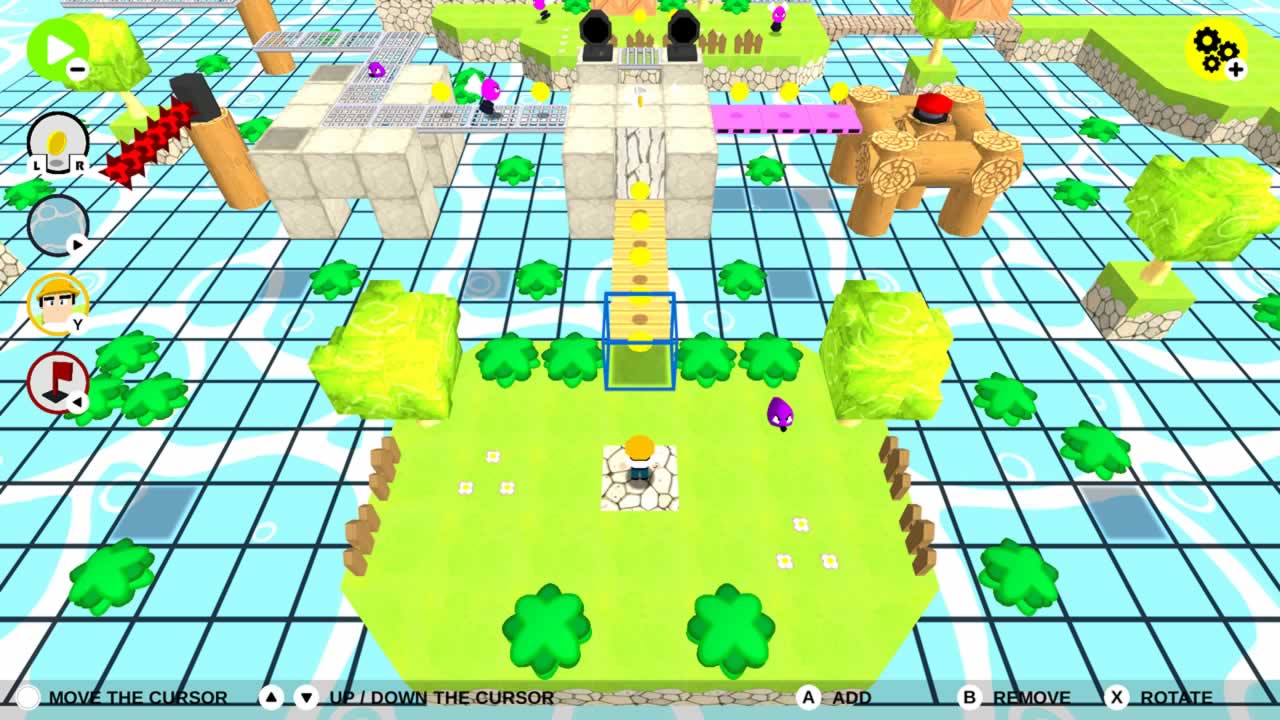Select the globe world icon
This screenshot has height=720, width=1280.
coord(58,224)
